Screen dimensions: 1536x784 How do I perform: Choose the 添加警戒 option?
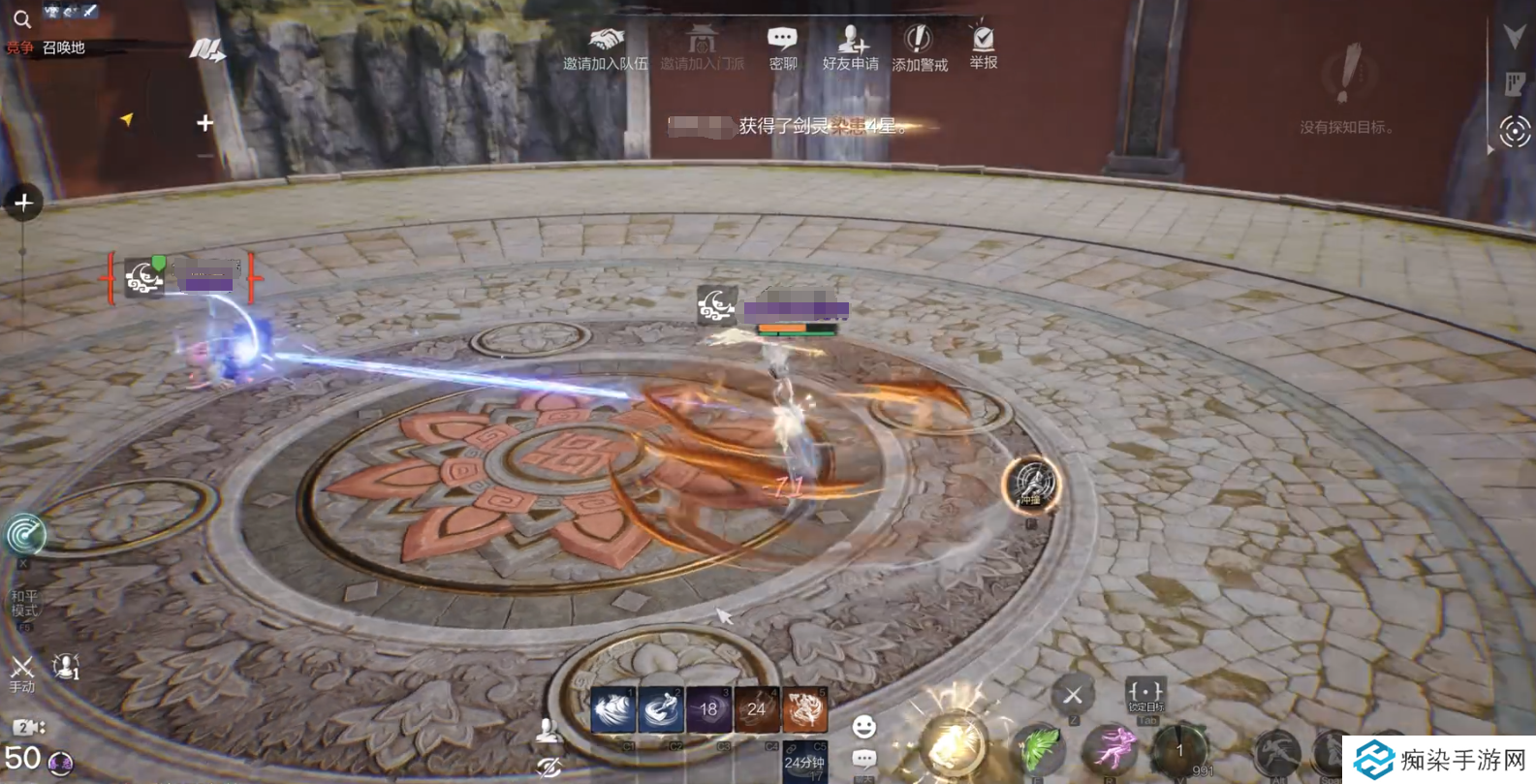click(919, 47)
